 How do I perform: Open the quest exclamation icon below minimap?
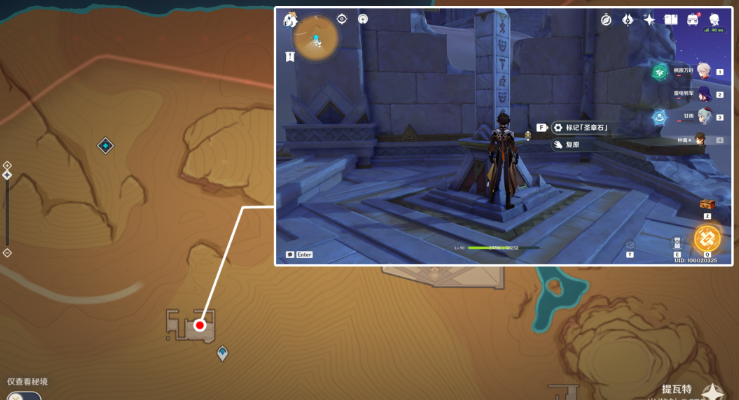[290, 58]
